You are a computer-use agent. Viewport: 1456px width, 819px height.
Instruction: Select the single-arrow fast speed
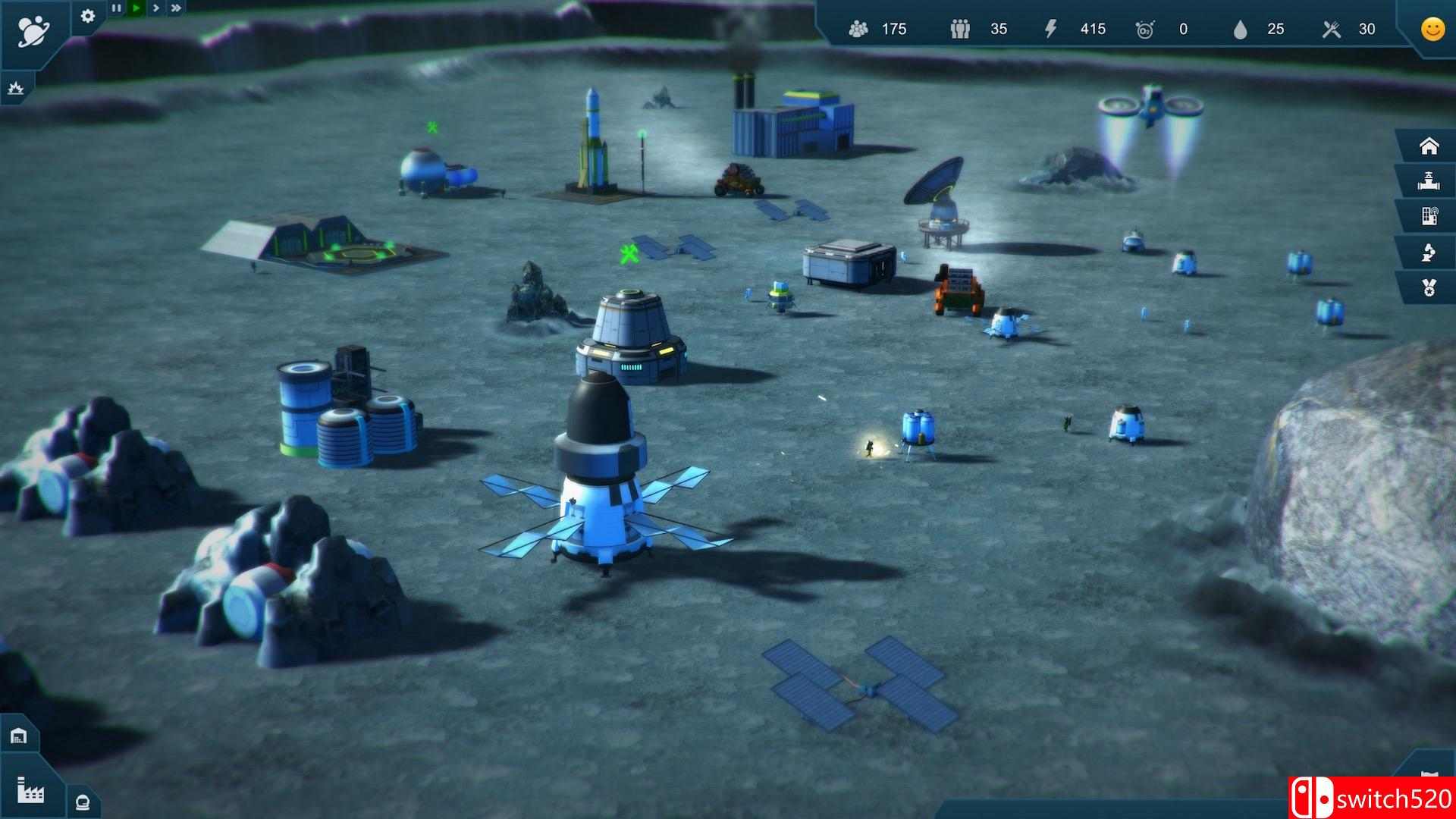(x=155, y=8)
